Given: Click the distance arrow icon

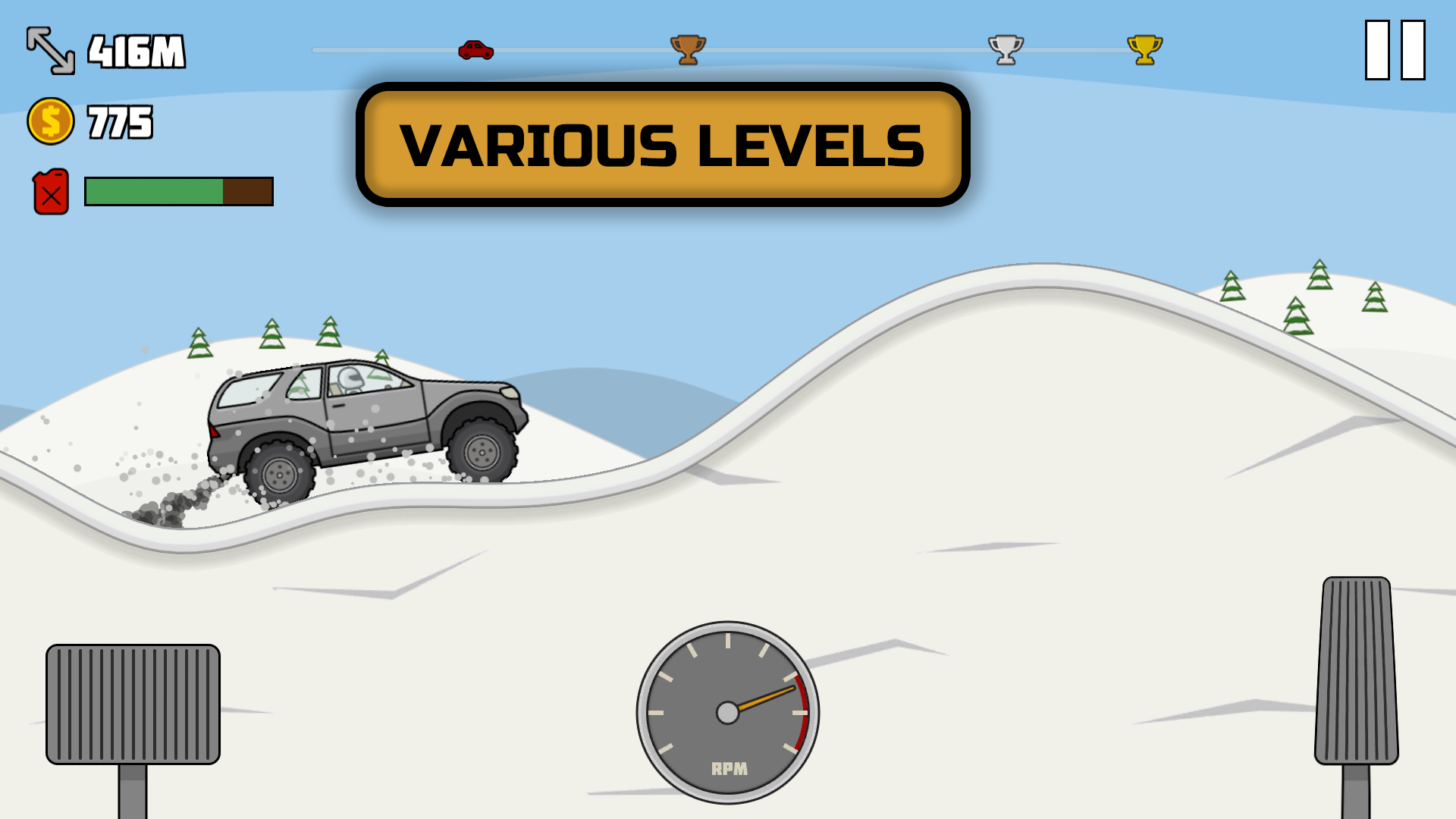Looking at the screenshot, I should coord(50,50).
